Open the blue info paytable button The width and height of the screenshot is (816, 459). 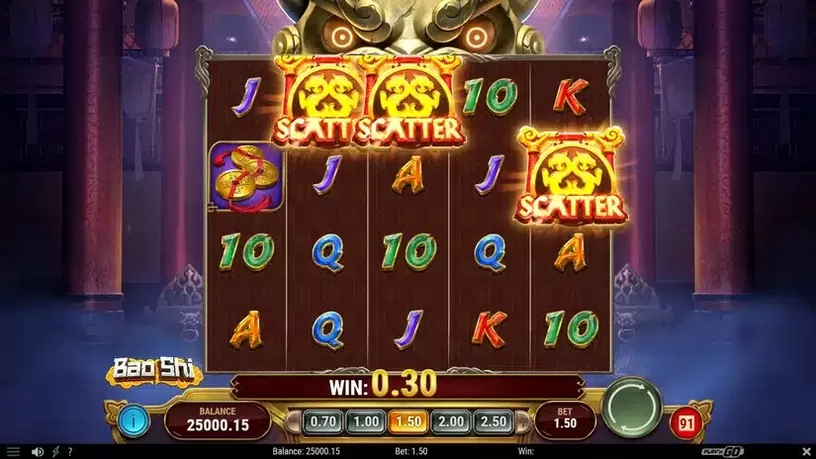pos(133,418)
